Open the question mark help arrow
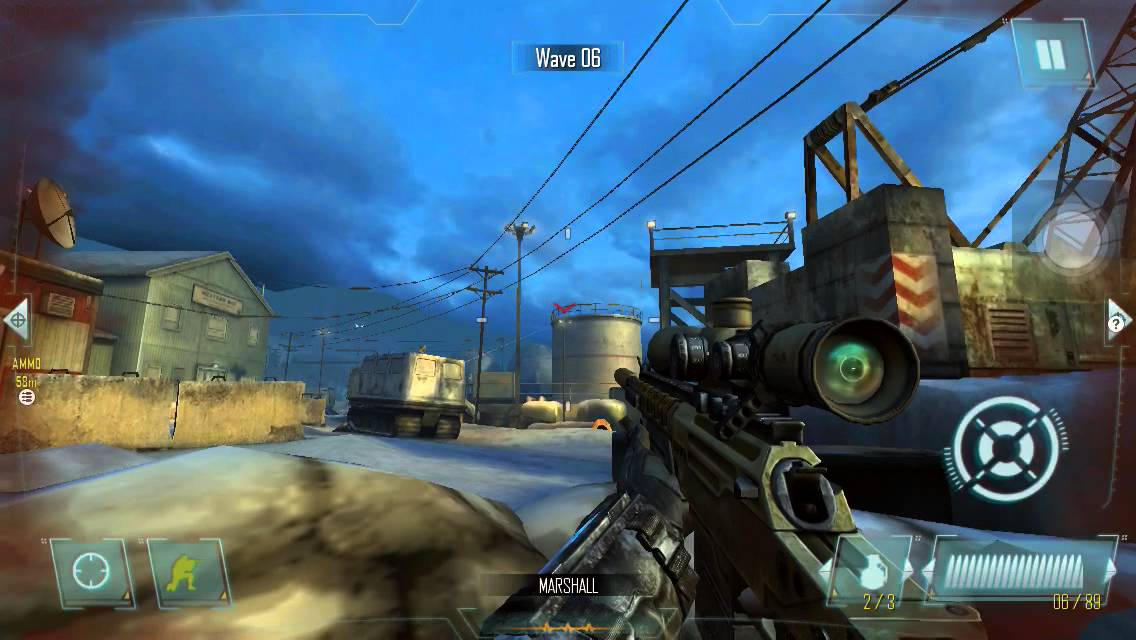This screenshot has height=640, width=1136. point(1121,321)
